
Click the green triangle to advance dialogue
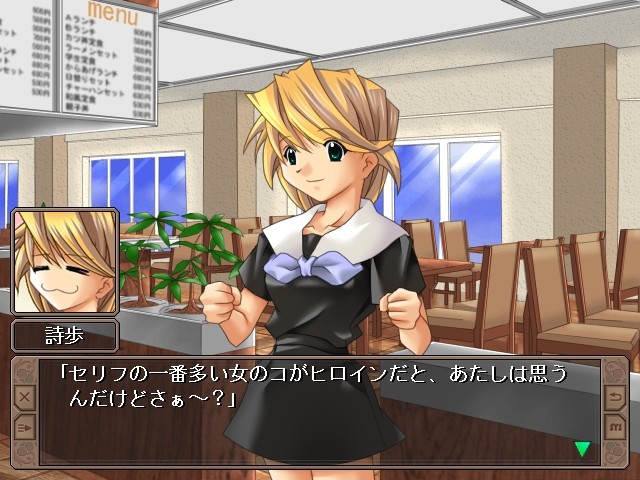point(582,449)
